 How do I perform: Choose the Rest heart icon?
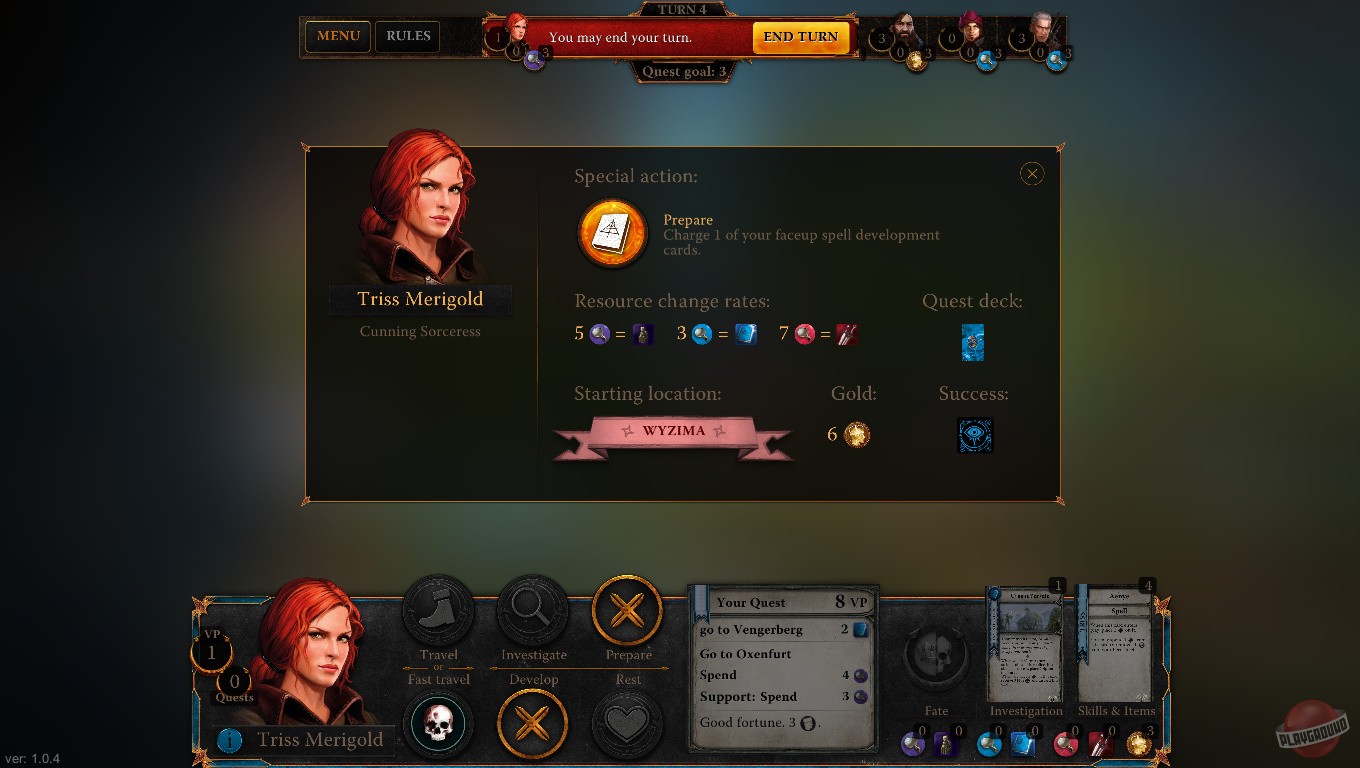627,722
